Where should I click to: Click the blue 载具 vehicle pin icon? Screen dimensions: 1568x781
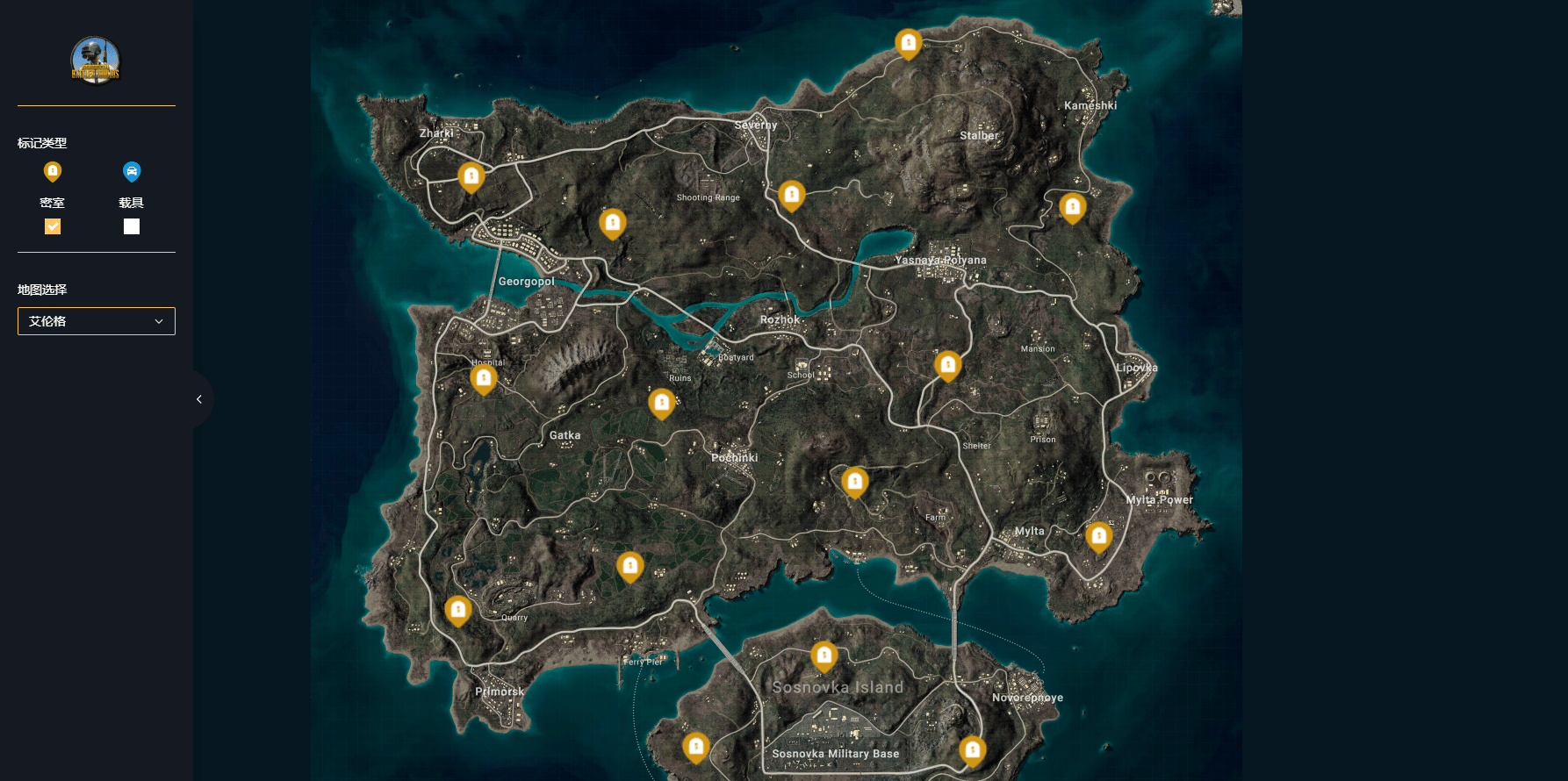[131, 172]
